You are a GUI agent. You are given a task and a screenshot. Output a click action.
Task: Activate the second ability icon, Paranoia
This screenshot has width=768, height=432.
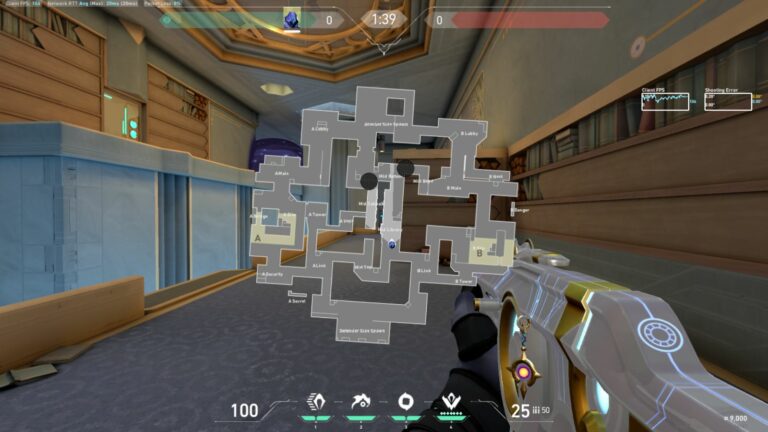(363, 403)
